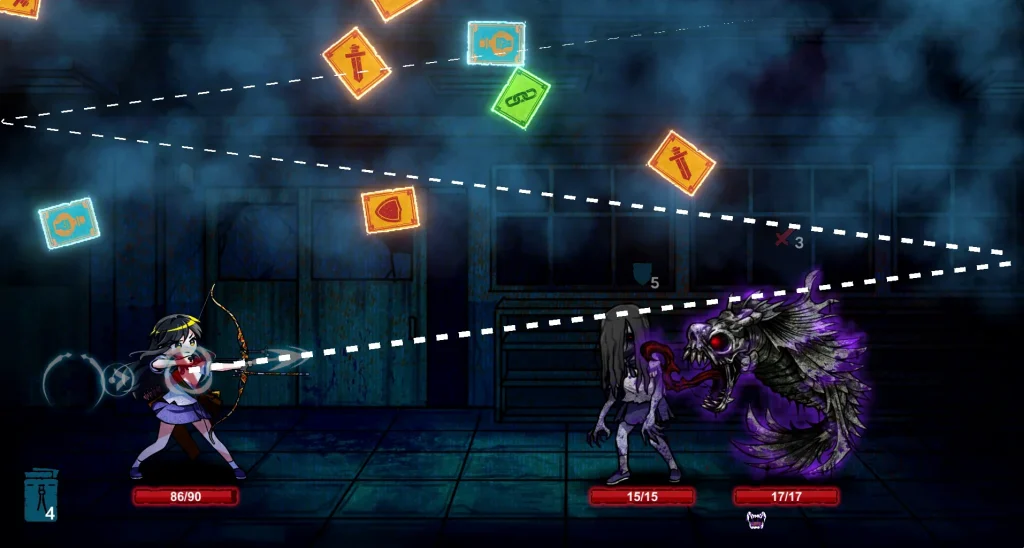Select the green chain link card

[521, 98]
